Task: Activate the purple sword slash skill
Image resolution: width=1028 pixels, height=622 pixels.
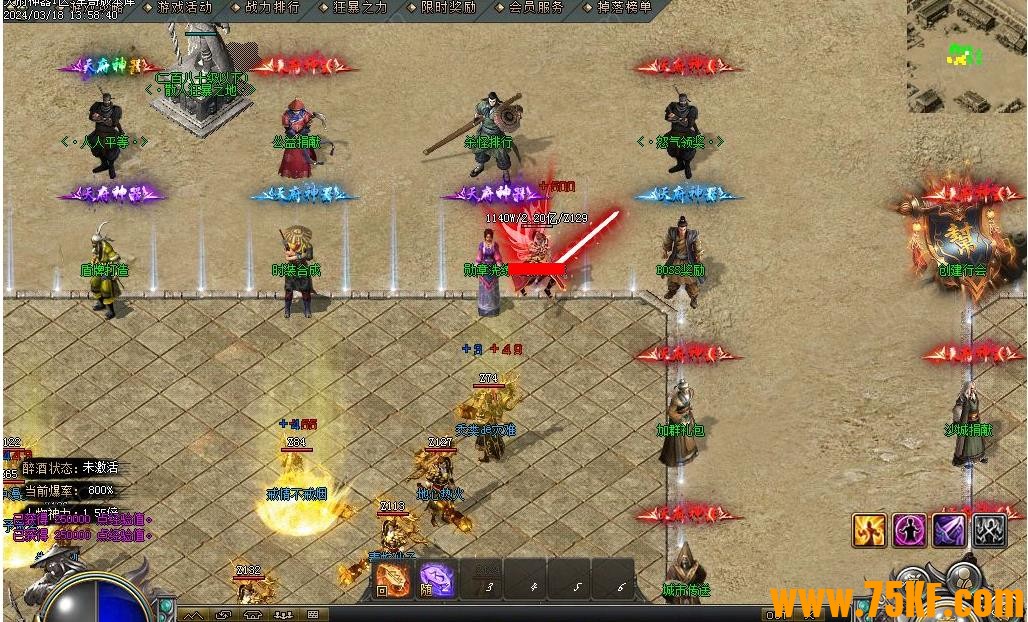Action: pyautogui.click(x=949, y=530)
